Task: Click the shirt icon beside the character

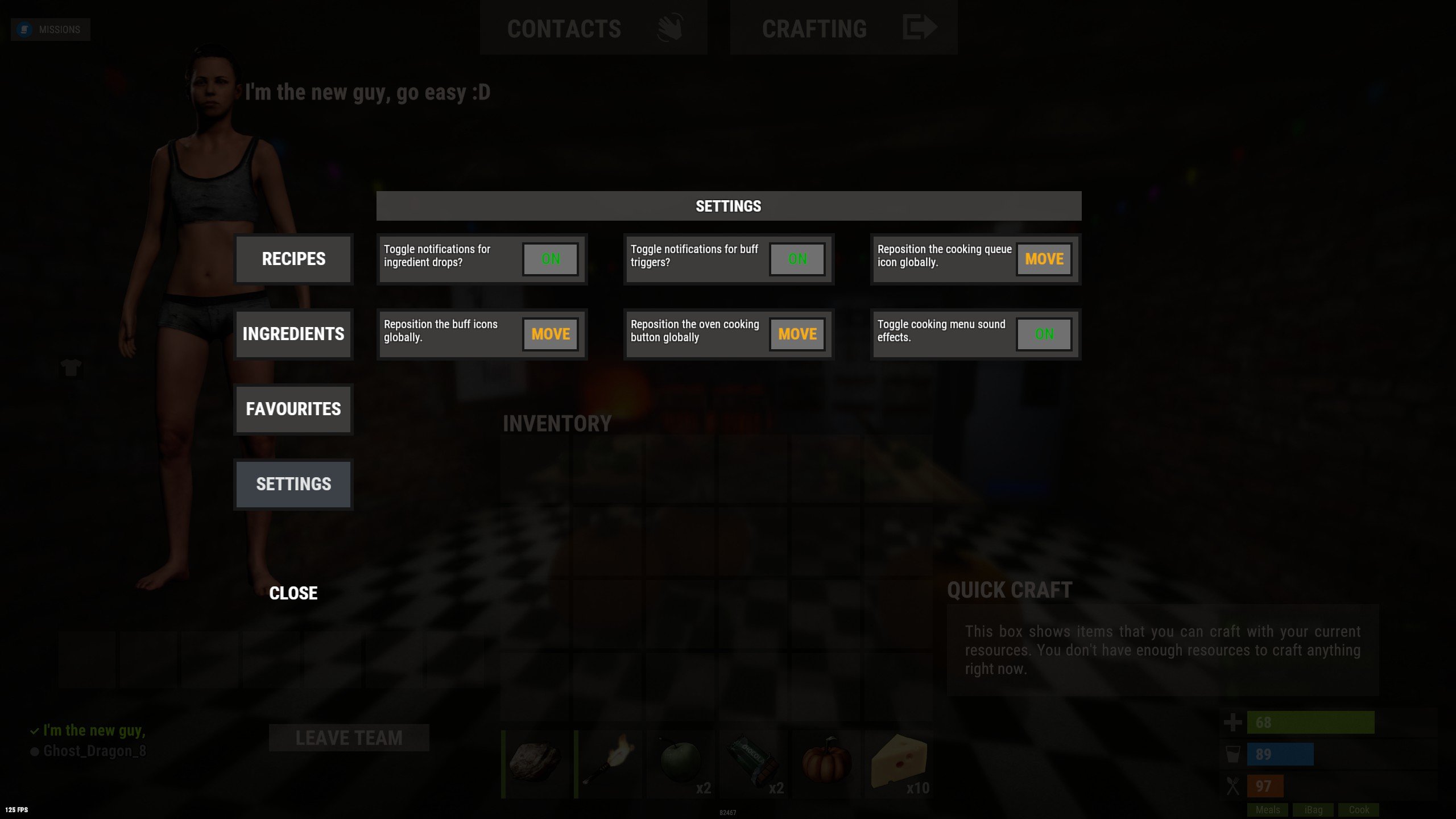Action: (x=70, y=369)
